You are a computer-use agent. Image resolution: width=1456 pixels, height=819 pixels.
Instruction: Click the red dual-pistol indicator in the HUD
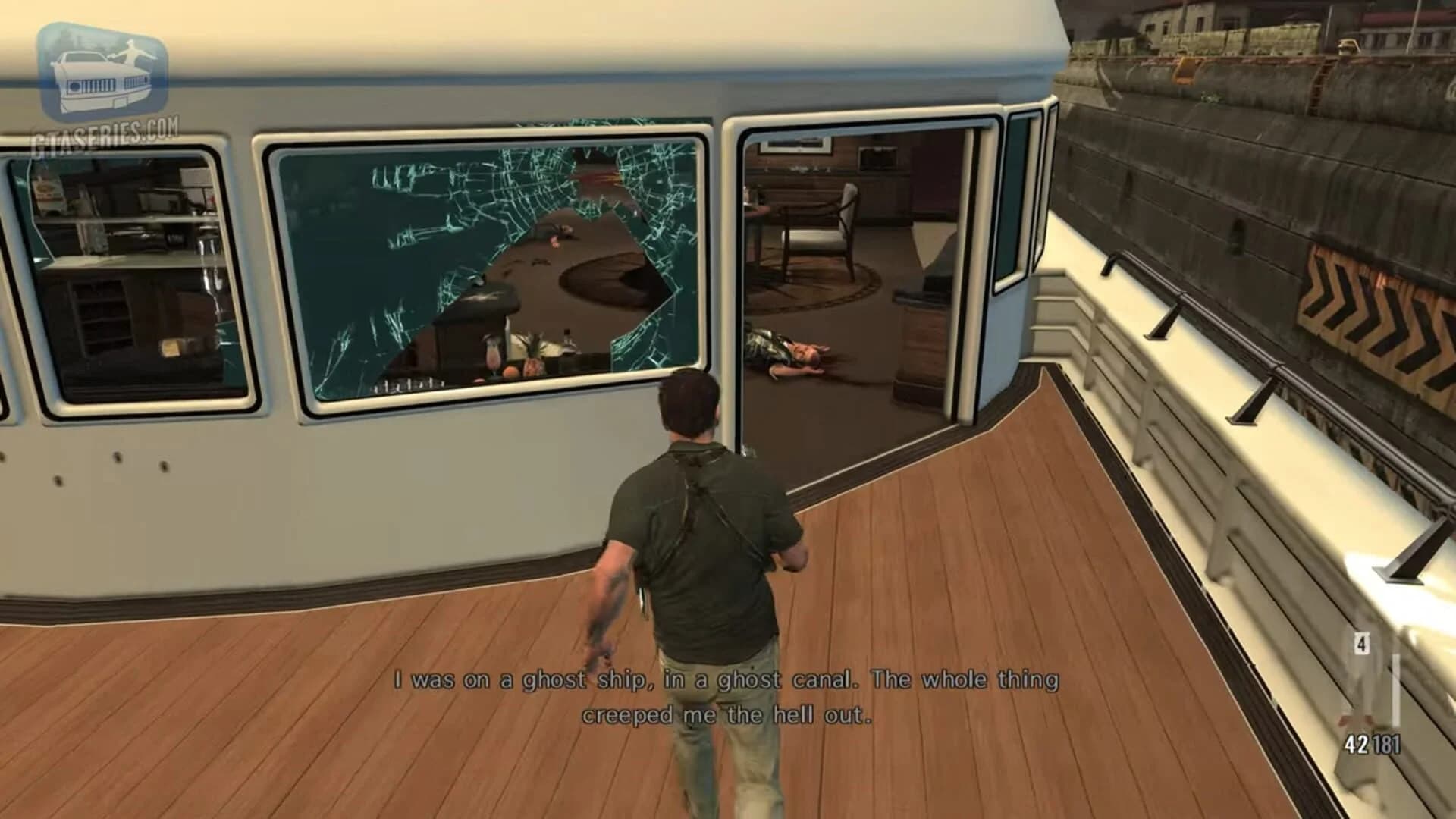pos(1354,720)
